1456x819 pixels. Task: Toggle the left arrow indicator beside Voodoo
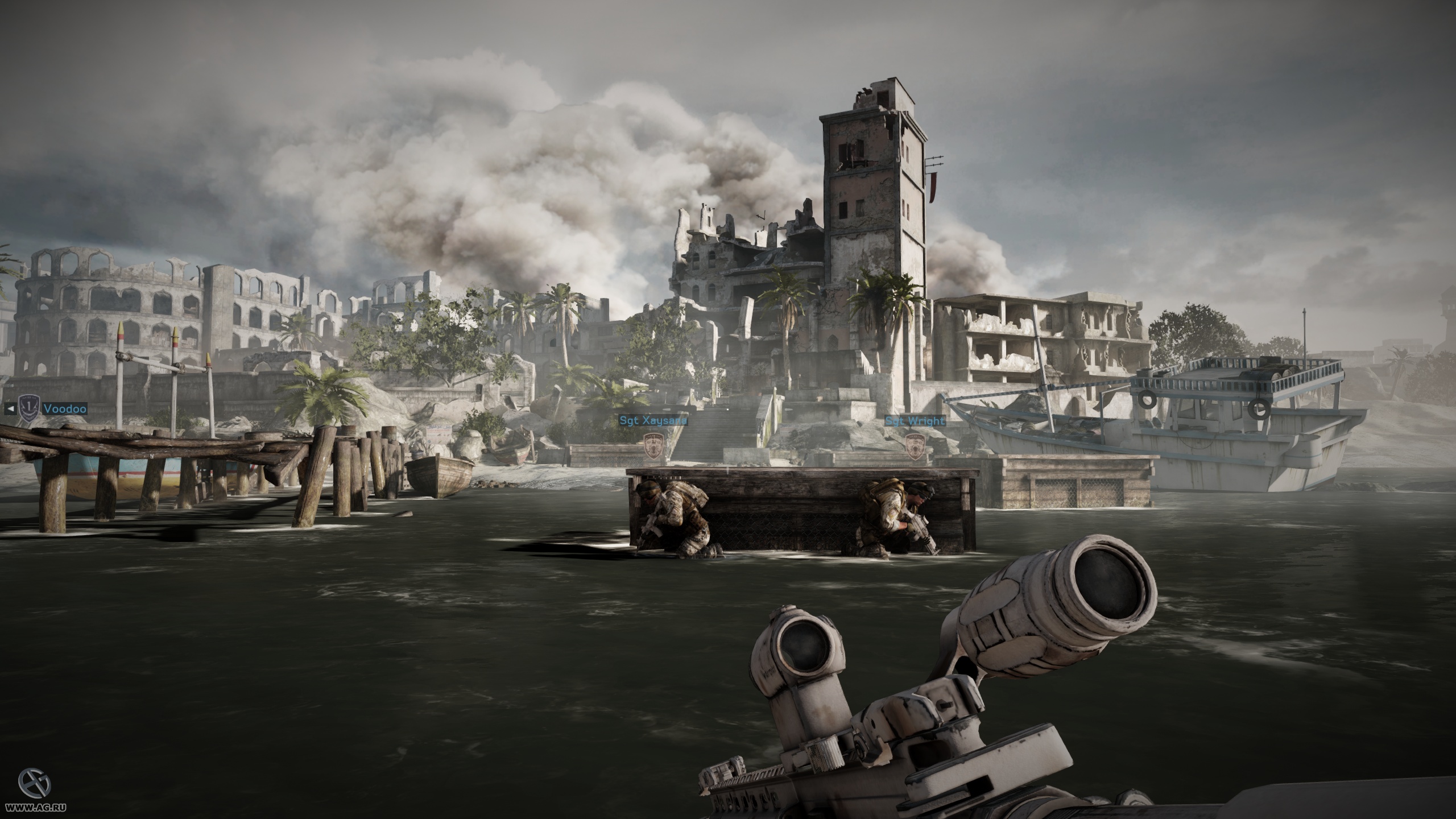tap(11, 408)
